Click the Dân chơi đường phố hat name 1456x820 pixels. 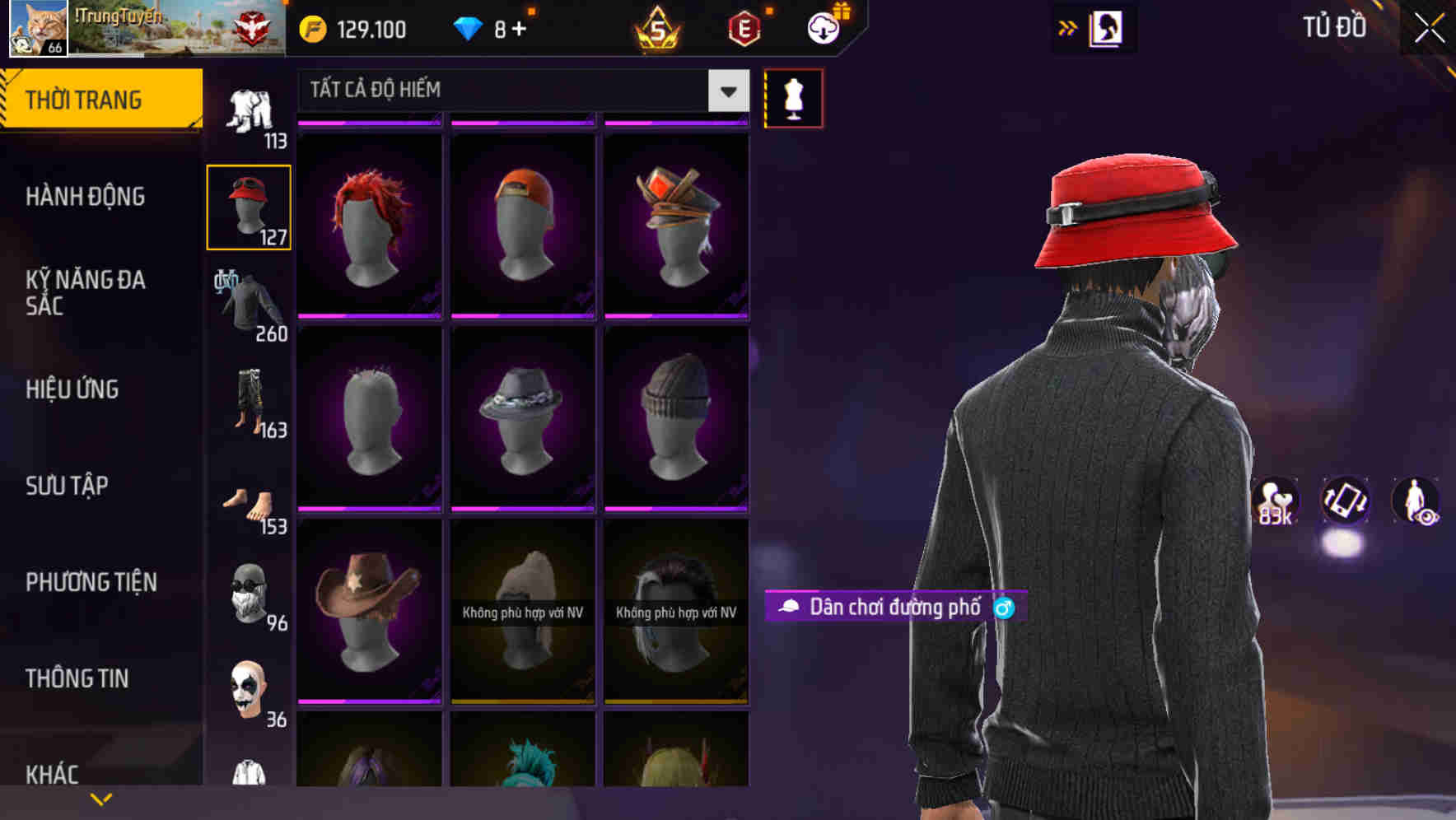point(894,608)
